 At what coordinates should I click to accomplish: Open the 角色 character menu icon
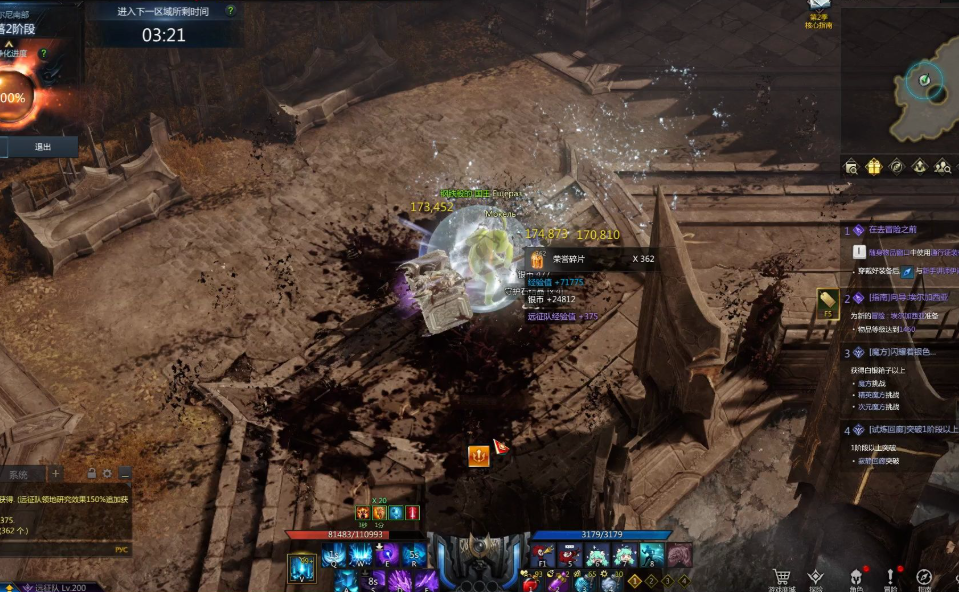[x=856, y=577]
